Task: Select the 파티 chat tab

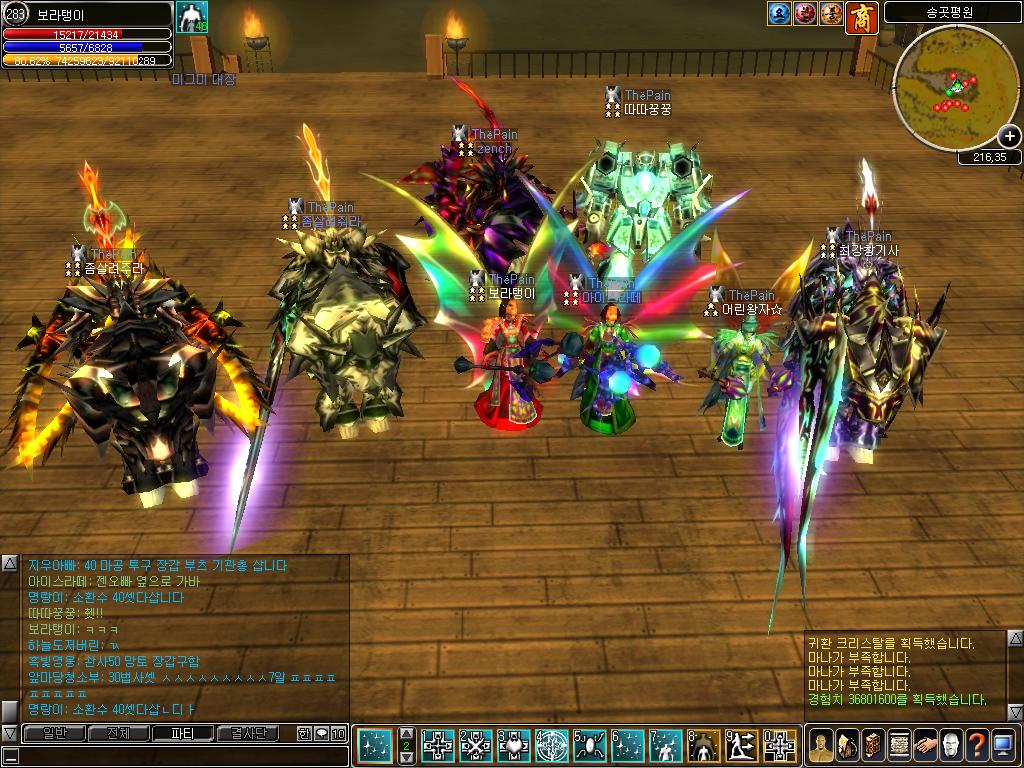Action: pyautogui.click(x=182, y=733)
